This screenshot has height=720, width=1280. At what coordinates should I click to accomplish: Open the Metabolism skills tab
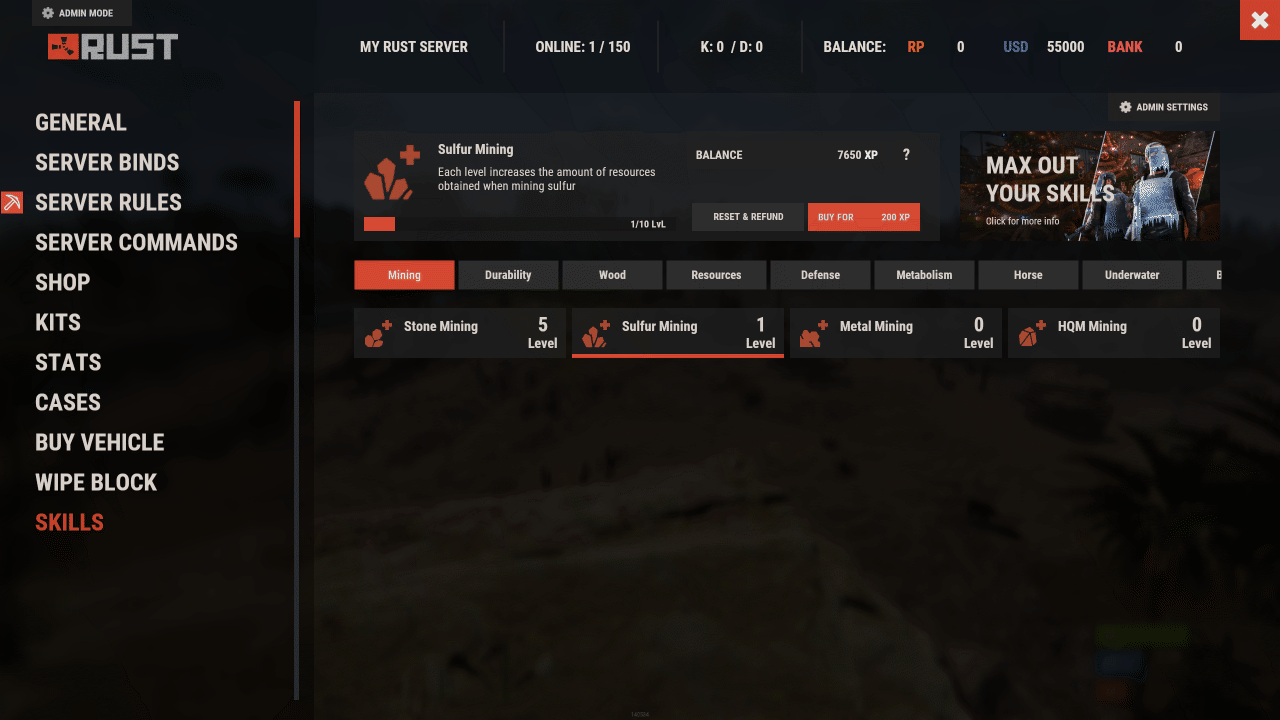tap(924, 274)
